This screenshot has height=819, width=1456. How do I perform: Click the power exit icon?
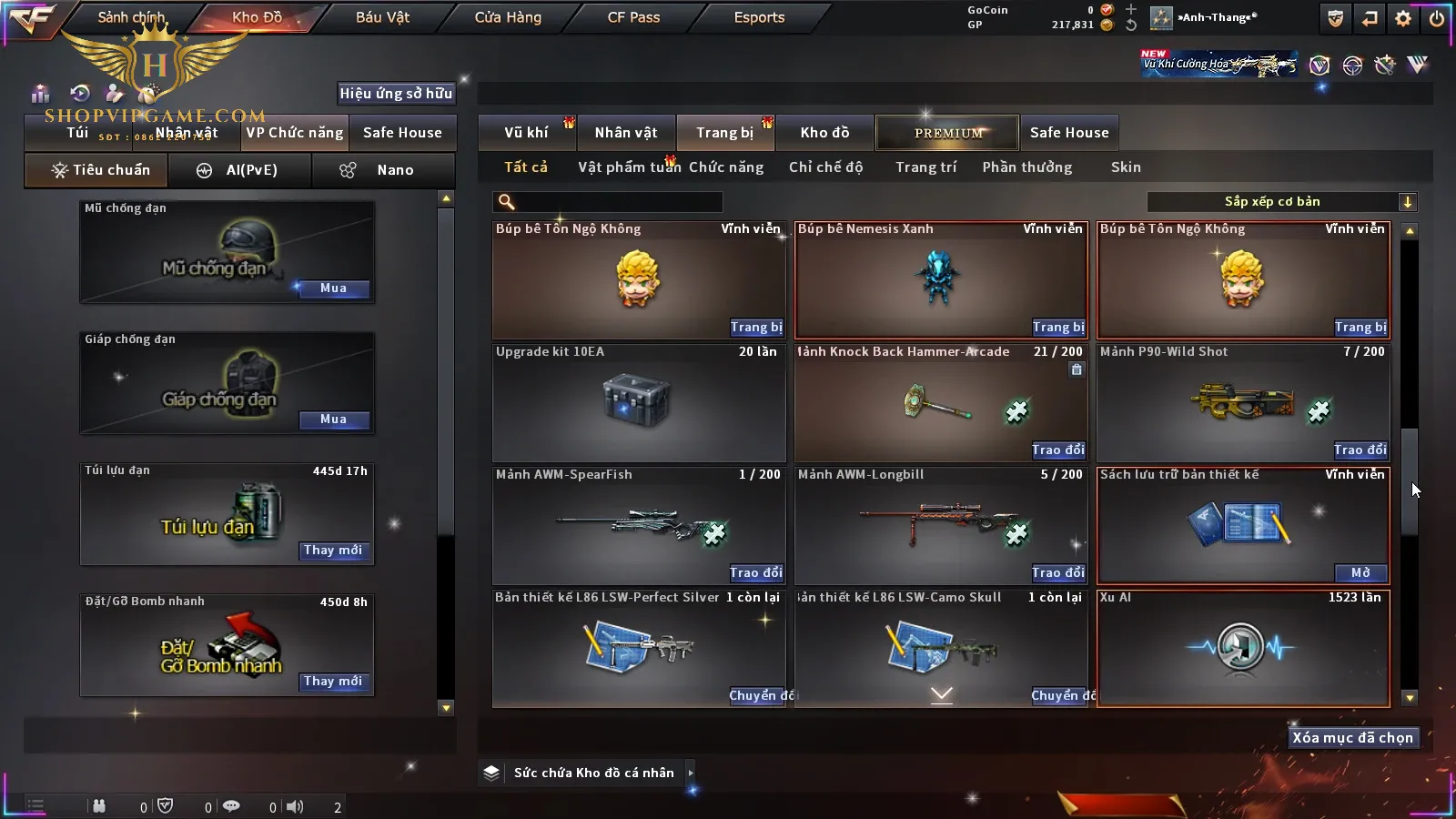(x=1437, y=18)
